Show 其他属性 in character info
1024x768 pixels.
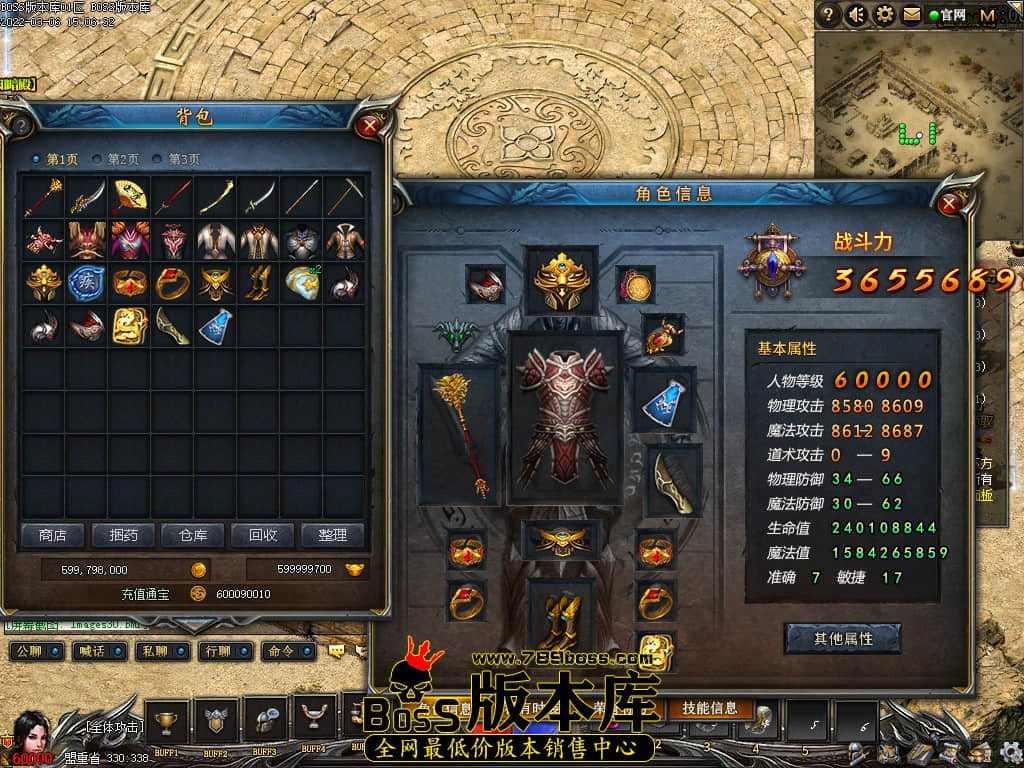[843, 638]
